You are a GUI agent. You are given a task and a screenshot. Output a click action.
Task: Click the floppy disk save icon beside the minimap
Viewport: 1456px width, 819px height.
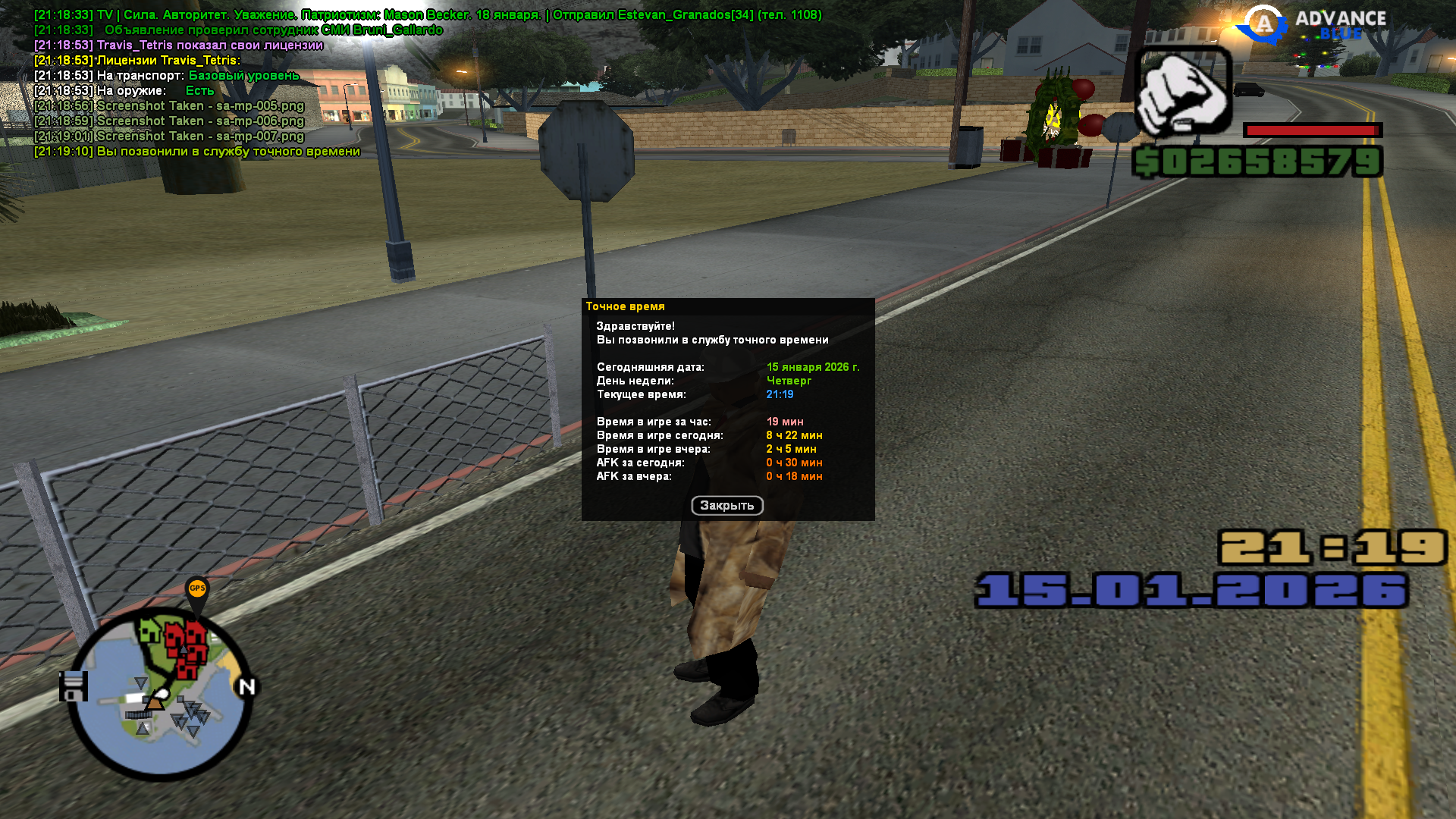[74, 686]
